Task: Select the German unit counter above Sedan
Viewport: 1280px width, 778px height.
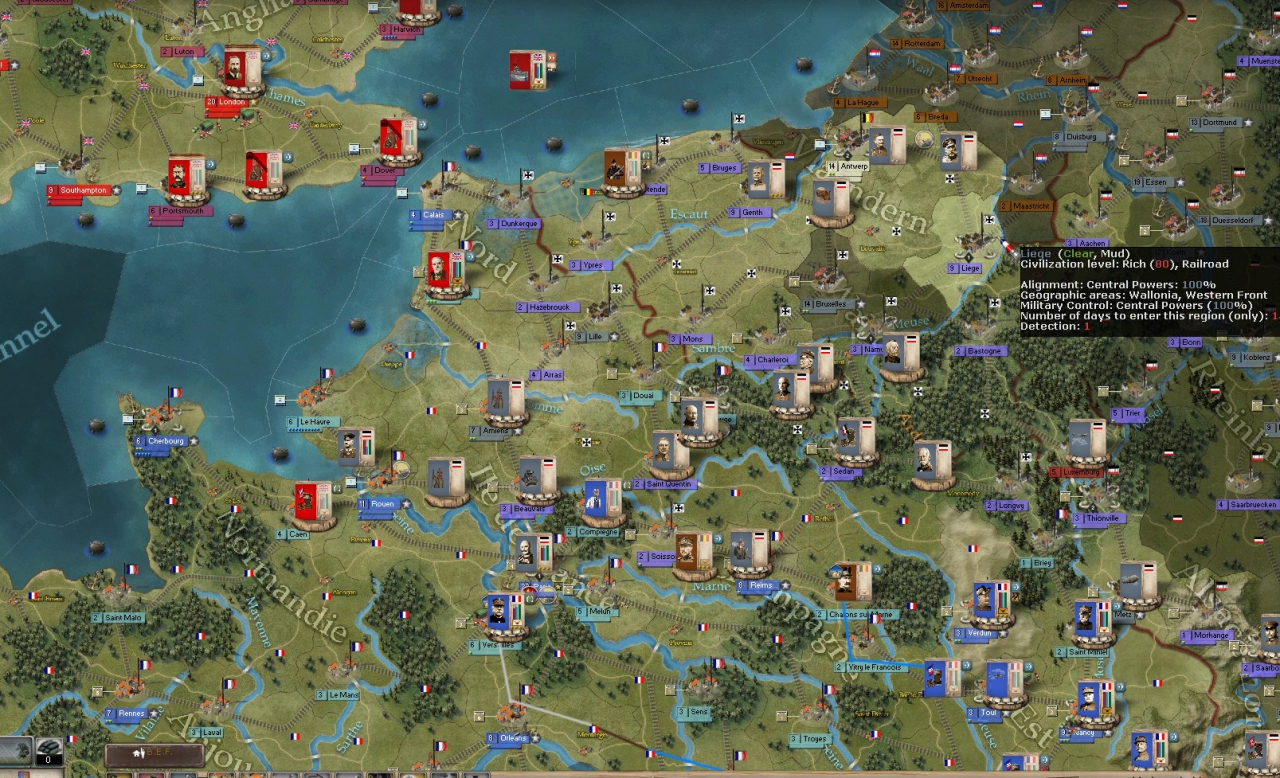Action: (x=856, y=440)
